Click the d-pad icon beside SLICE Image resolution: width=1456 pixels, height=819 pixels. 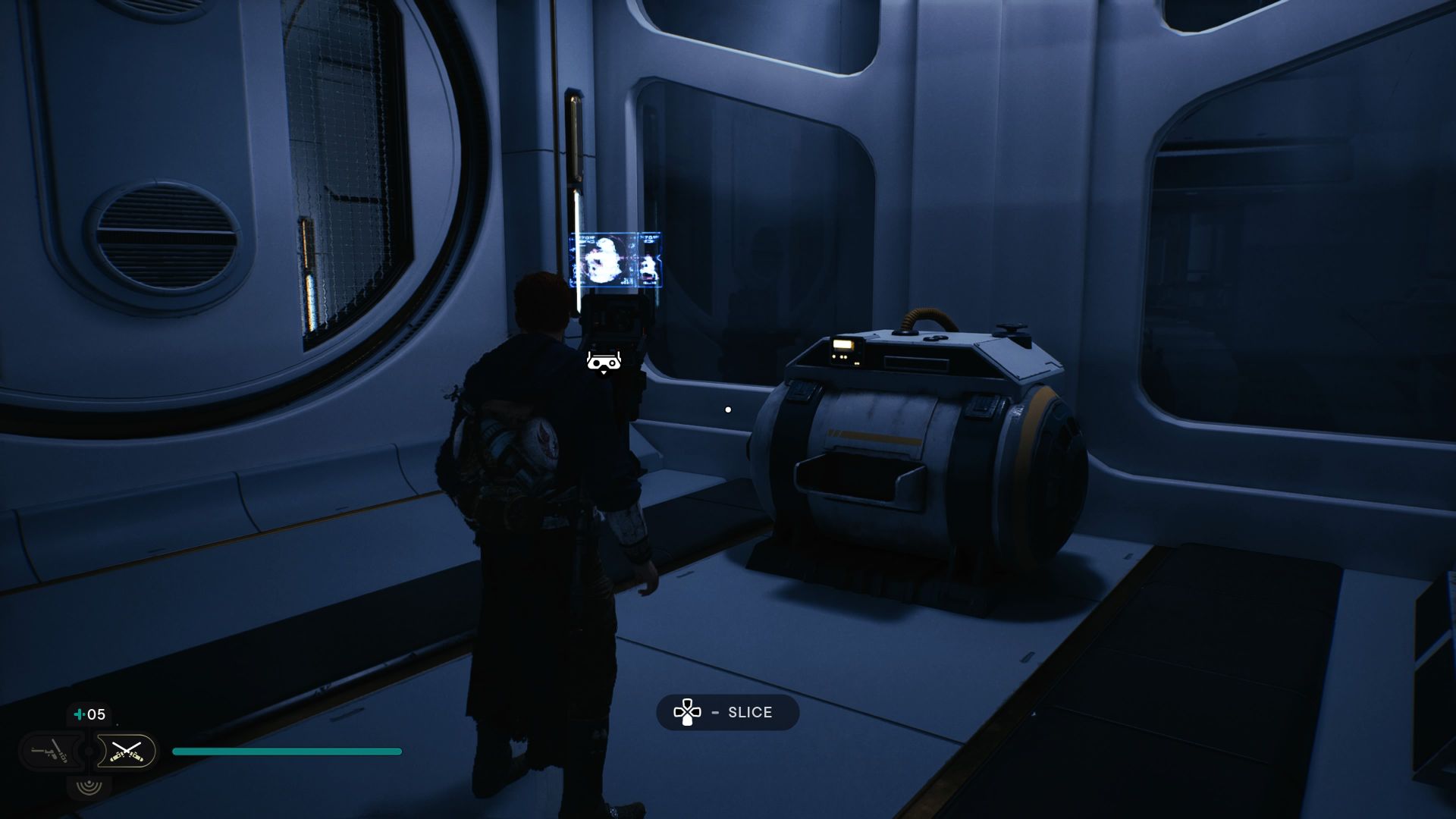click(x=687, y=712)
